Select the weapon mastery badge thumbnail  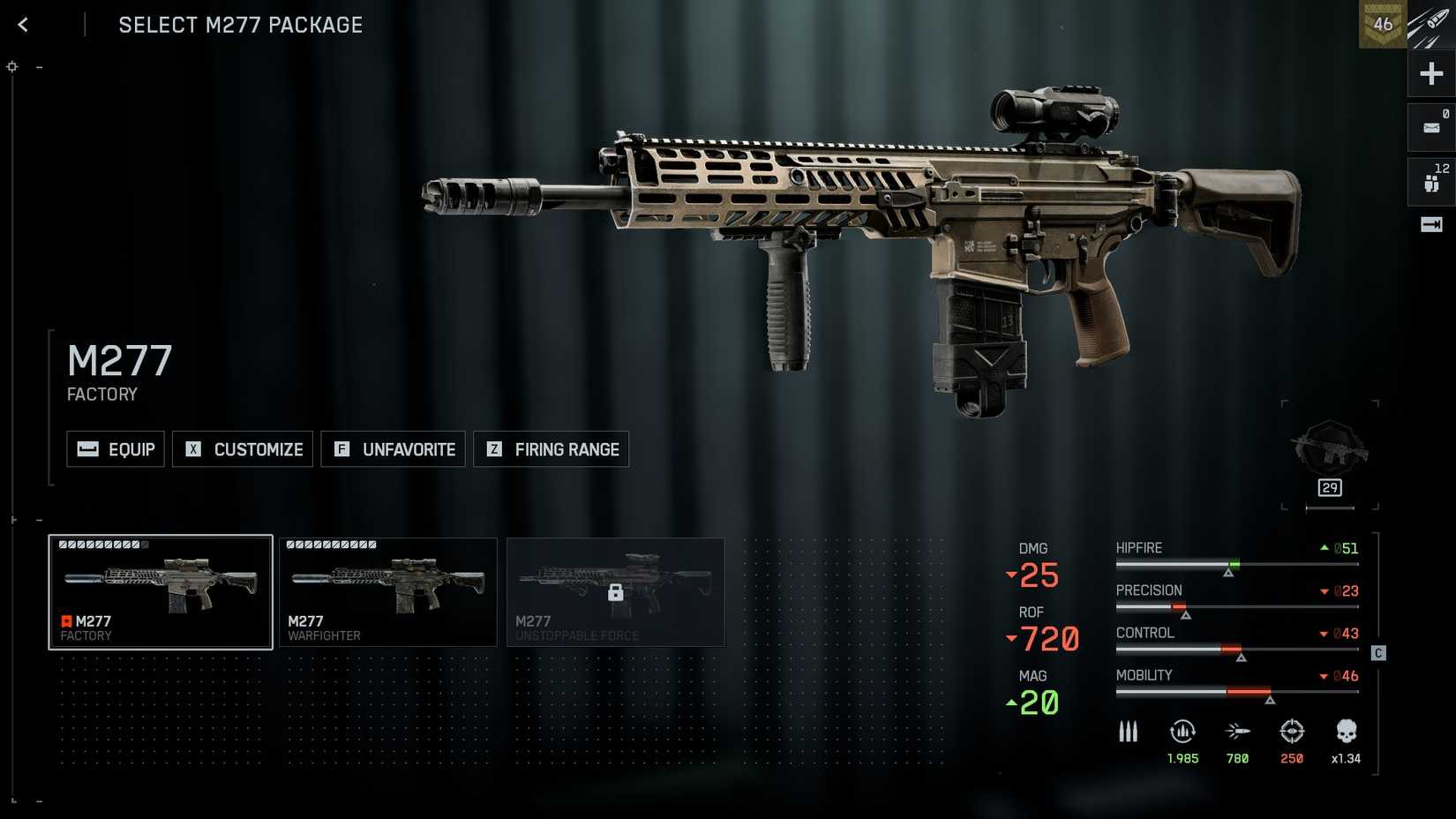coord(1330,451)
